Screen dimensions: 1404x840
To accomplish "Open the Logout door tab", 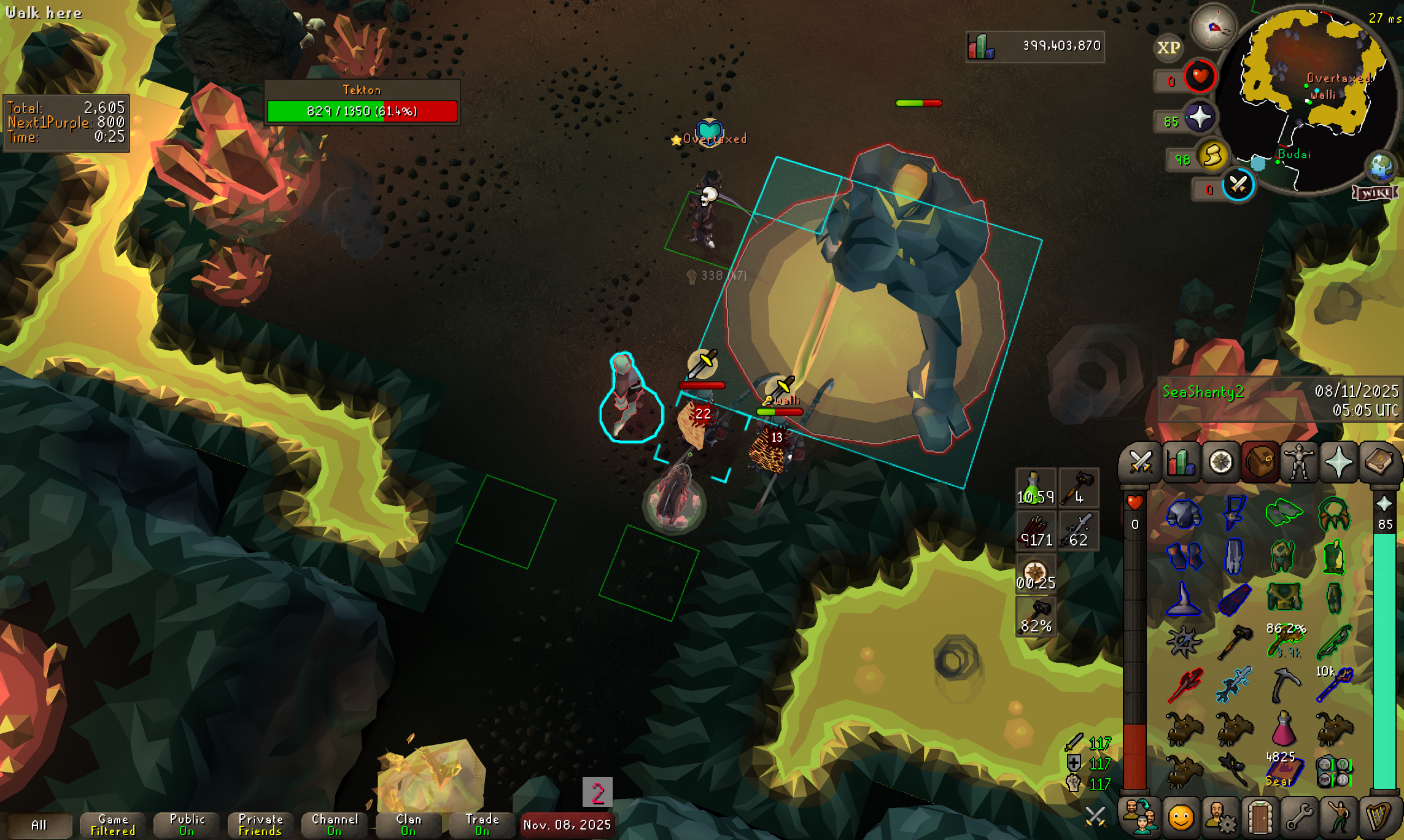I will 1259,817.
